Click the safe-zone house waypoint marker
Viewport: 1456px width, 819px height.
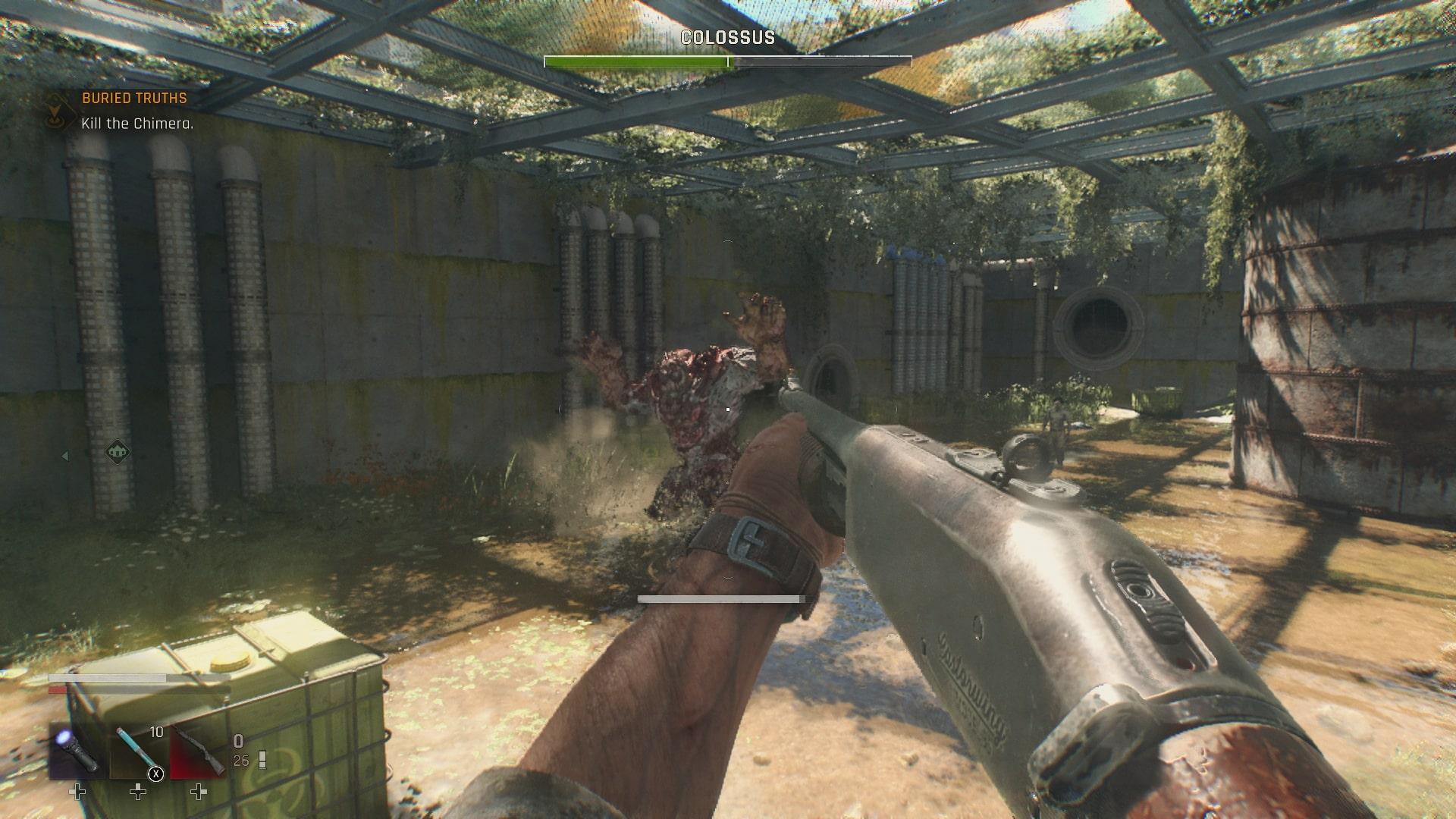[x=117, y=453]
